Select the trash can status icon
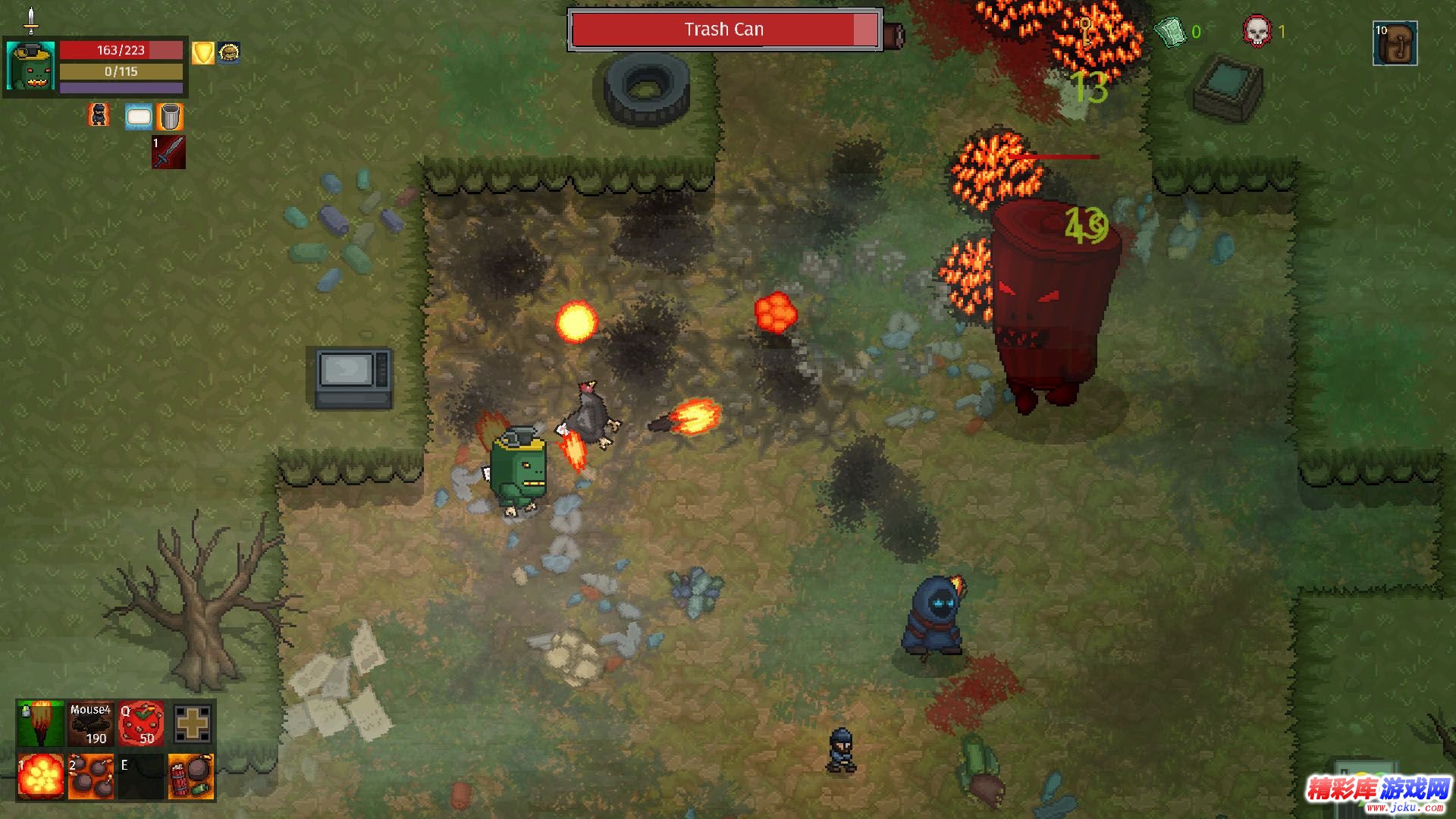This screenshot has height=819, width=1456. click(x=171, y=117)
